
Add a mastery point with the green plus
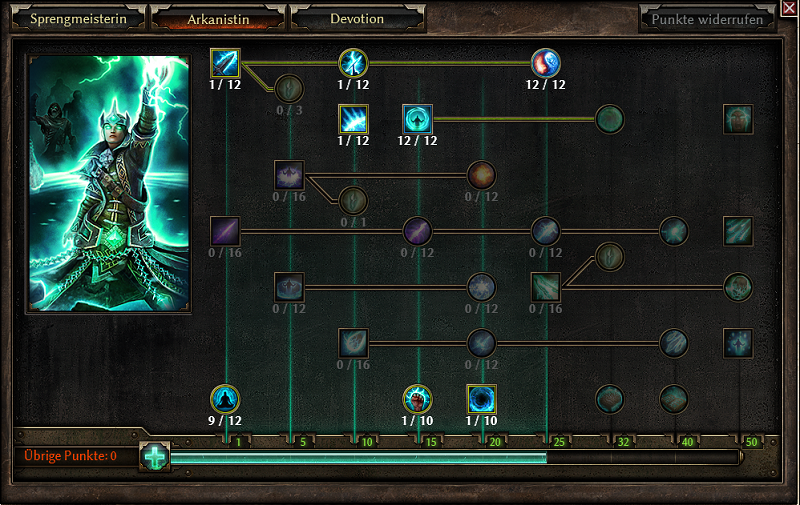click(x=154, y=457)
